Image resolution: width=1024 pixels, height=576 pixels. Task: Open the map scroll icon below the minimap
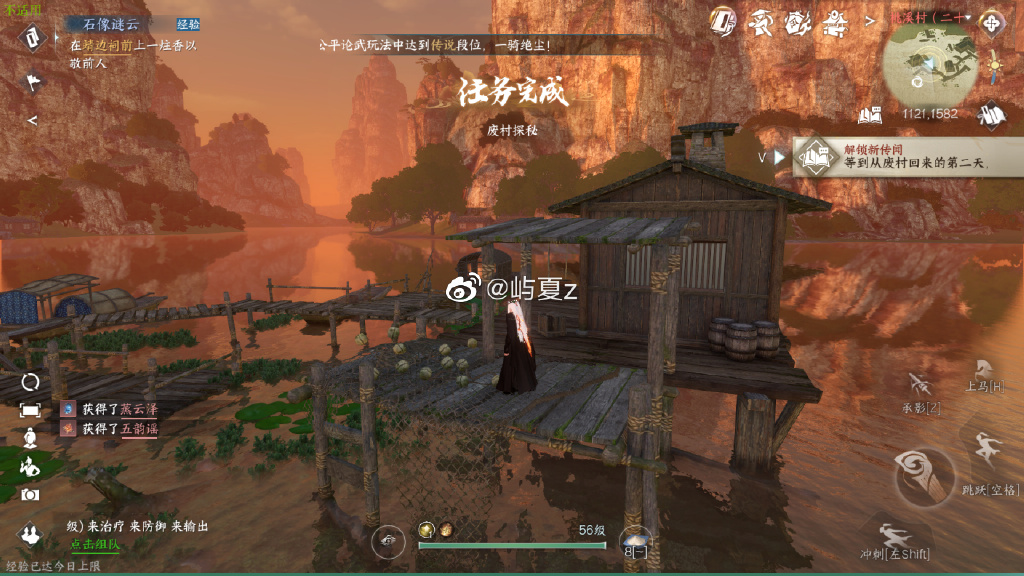click(x=991, y=115)
